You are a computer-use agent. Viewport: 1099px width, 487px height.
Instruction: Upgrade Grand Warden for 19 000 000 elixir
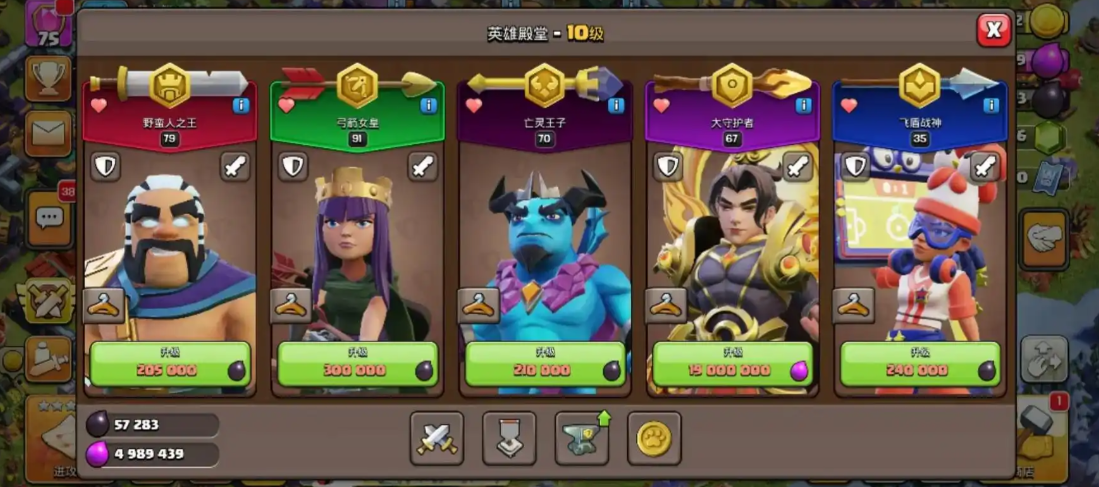731,365
